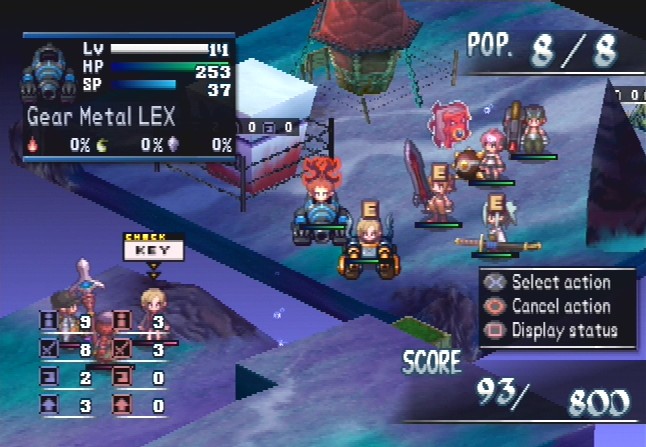Screen dimensions: 646x447
Task: Select the unit tagged with the KEY label
Action: [x=153, y=302]
